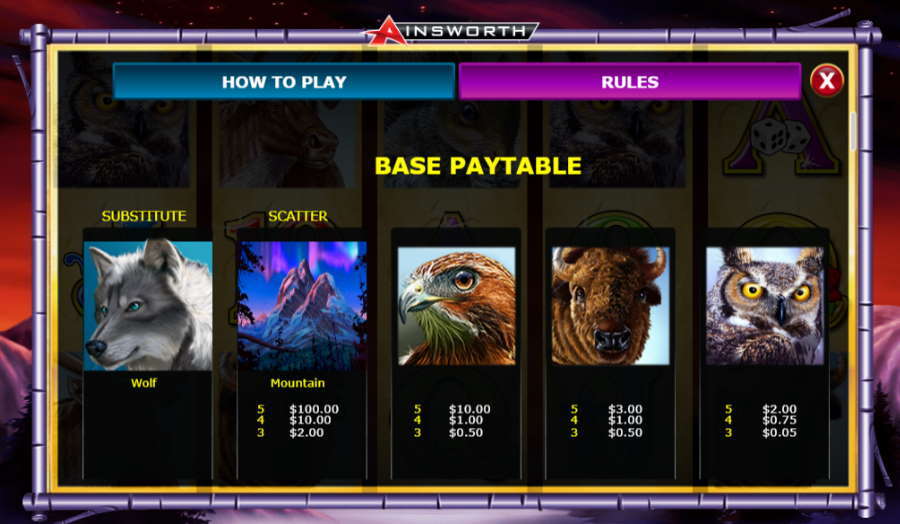
Task: Switch to the How To Play tab
Action: pos(283,82)
